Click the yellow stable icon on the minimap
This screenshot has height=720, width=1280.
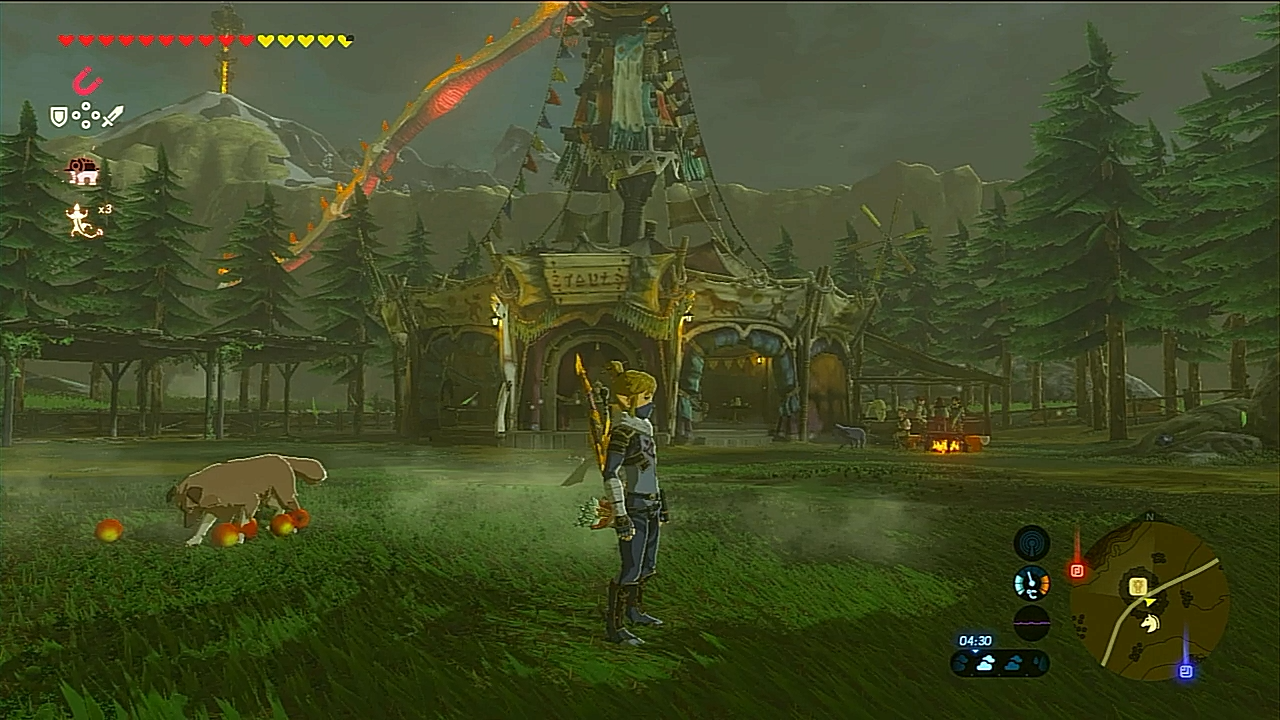click(x=1137, y=587)
